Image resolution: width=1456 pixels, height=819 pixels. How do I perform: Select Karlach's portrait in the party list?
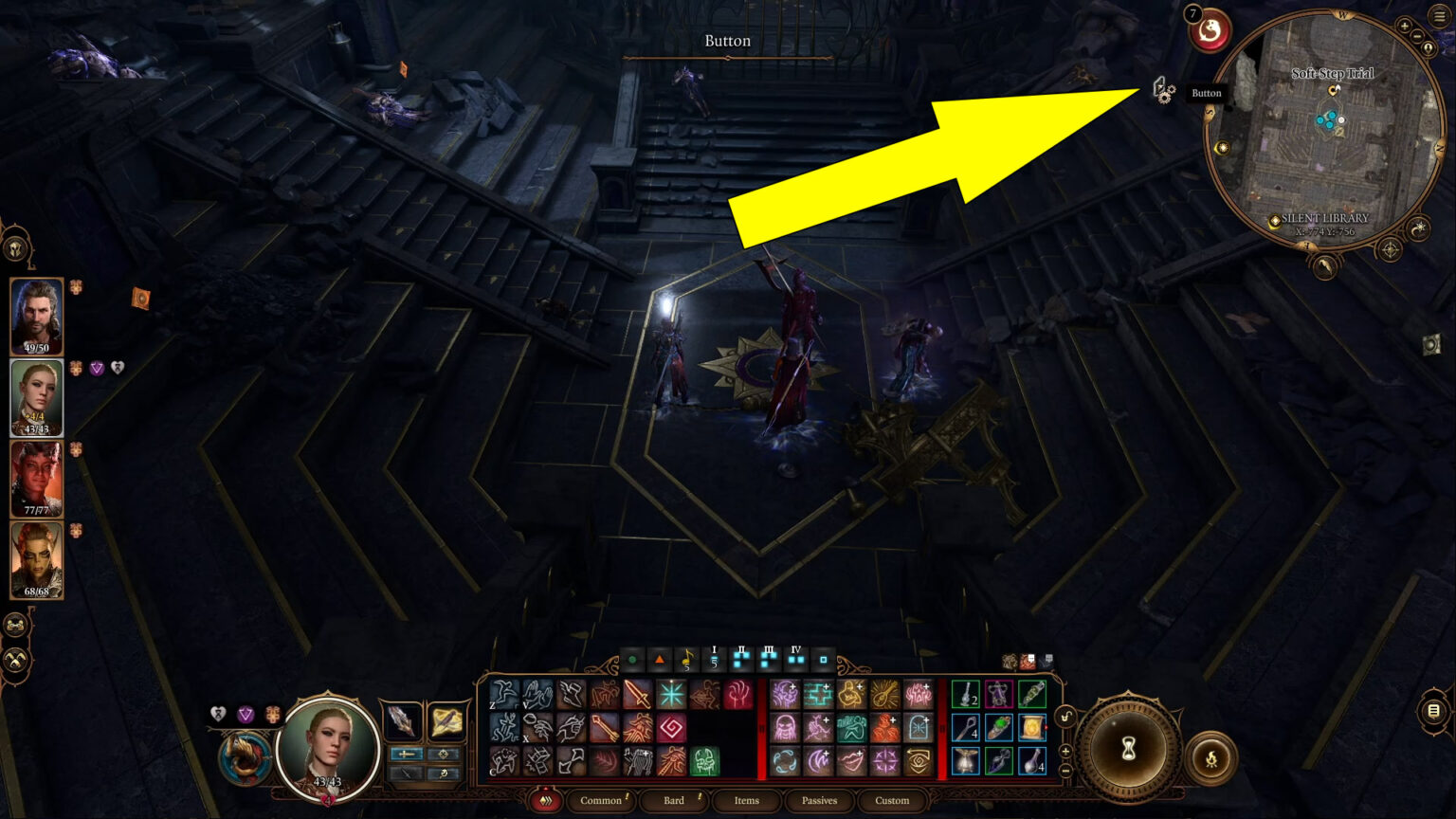click(x=38, y=479)
